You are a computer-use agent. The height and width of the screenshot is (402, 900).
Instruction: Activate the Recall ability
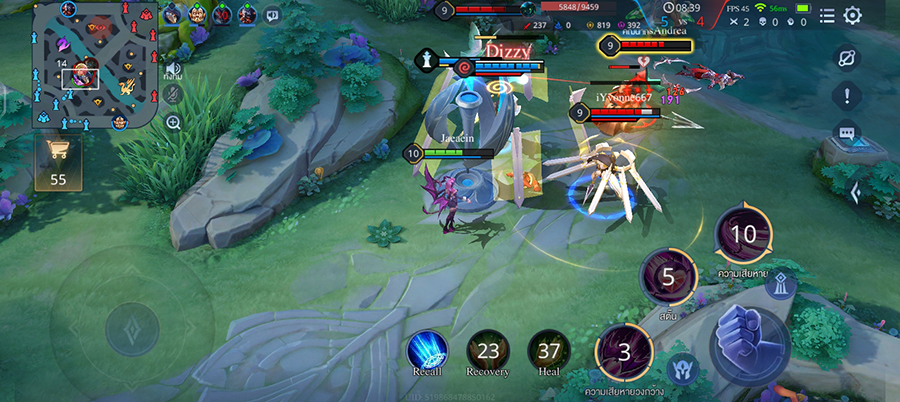click(427, 350)
